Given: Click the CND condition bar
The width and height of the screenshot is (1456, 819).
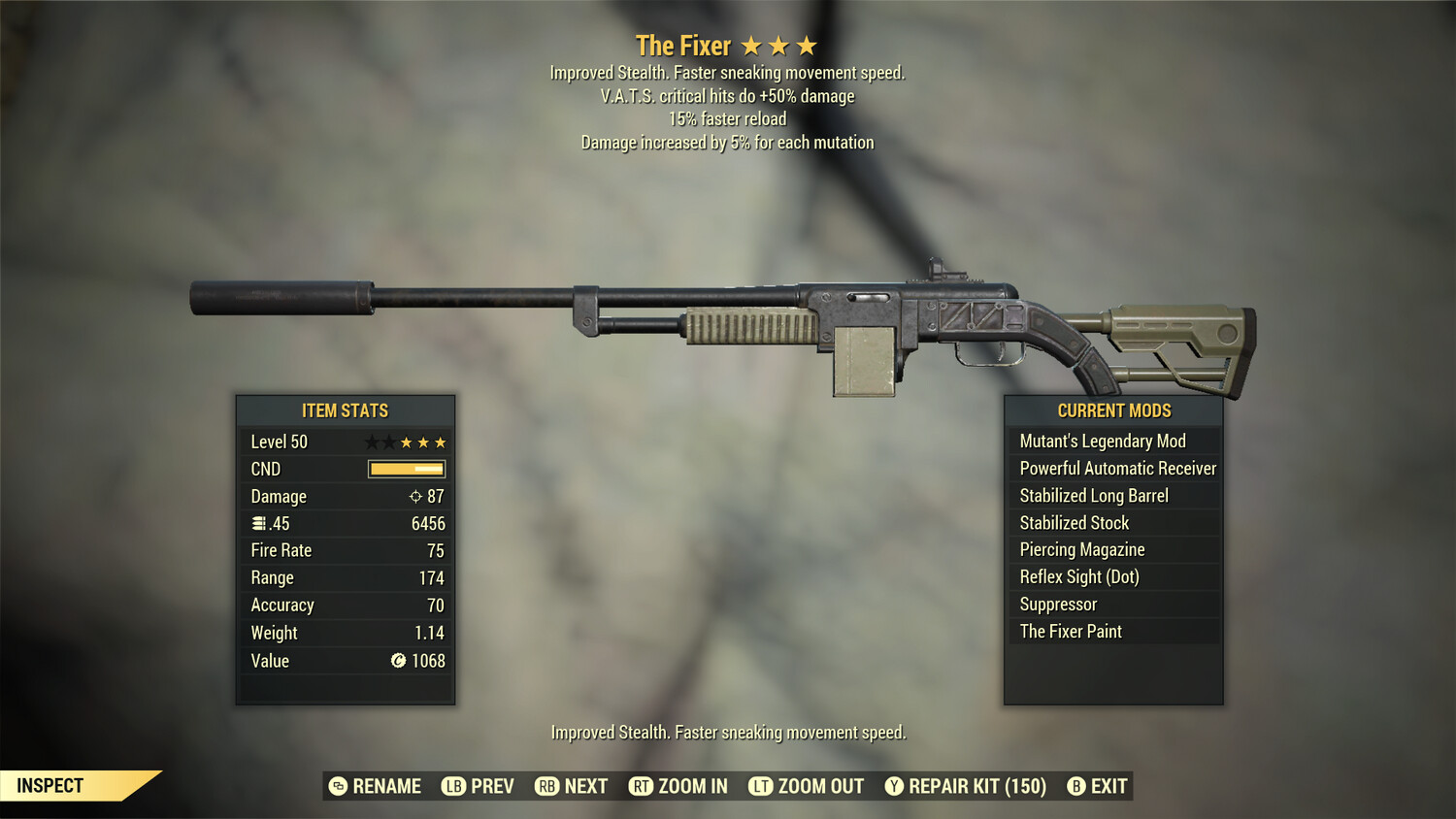Looking at the screenshot, I should tap(405, 469).
